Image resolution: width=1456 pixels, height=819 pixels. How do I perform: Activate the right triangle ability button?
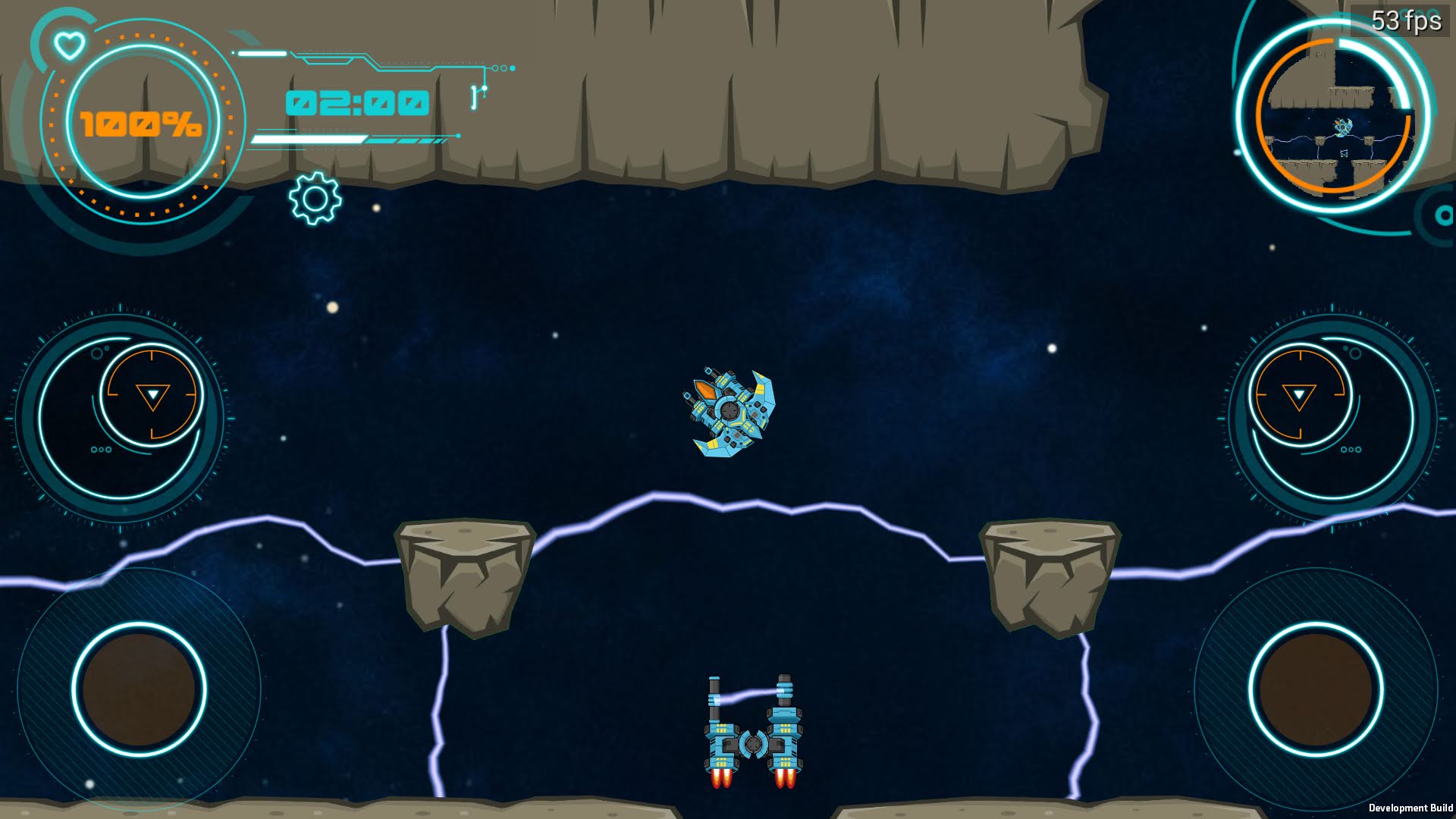[x=1299, y=395]
